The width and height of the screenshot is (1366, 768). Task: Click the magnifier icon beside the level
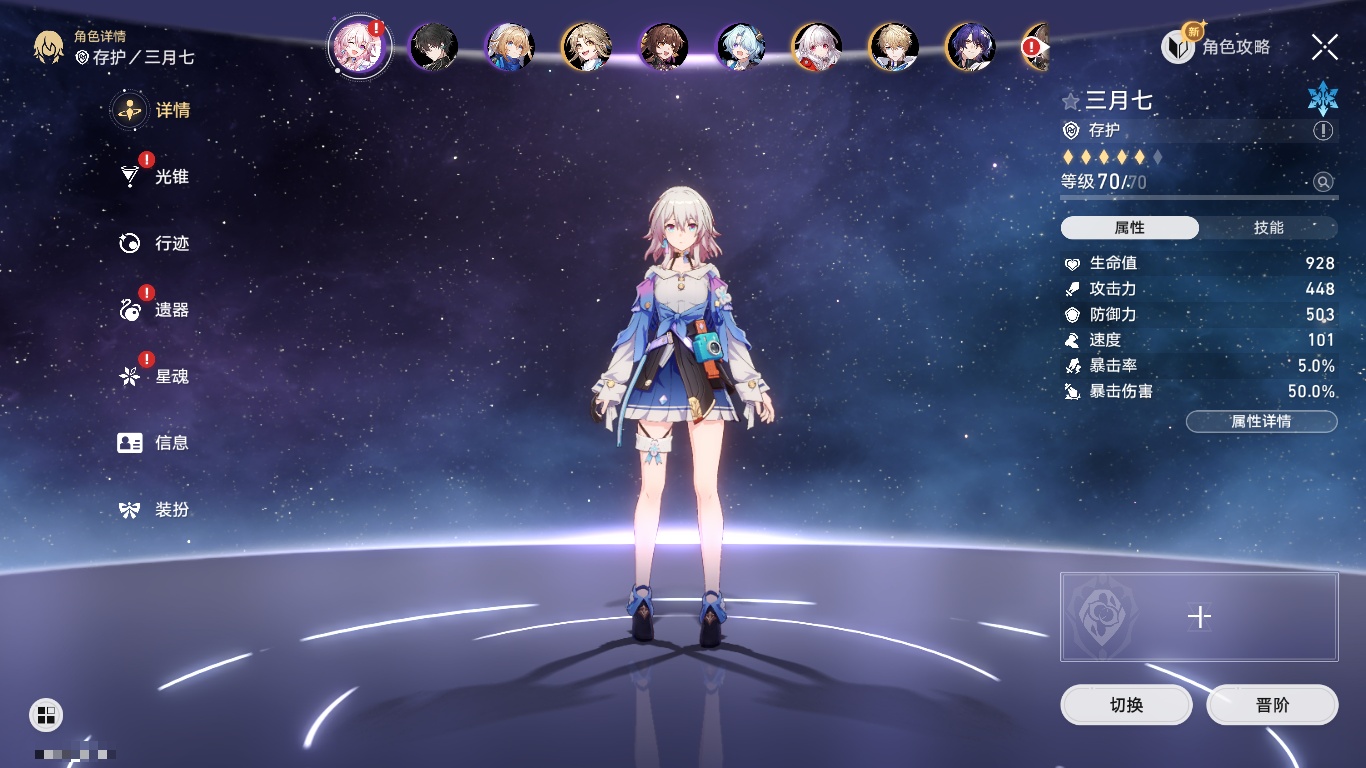click(x=1323, y=182)
